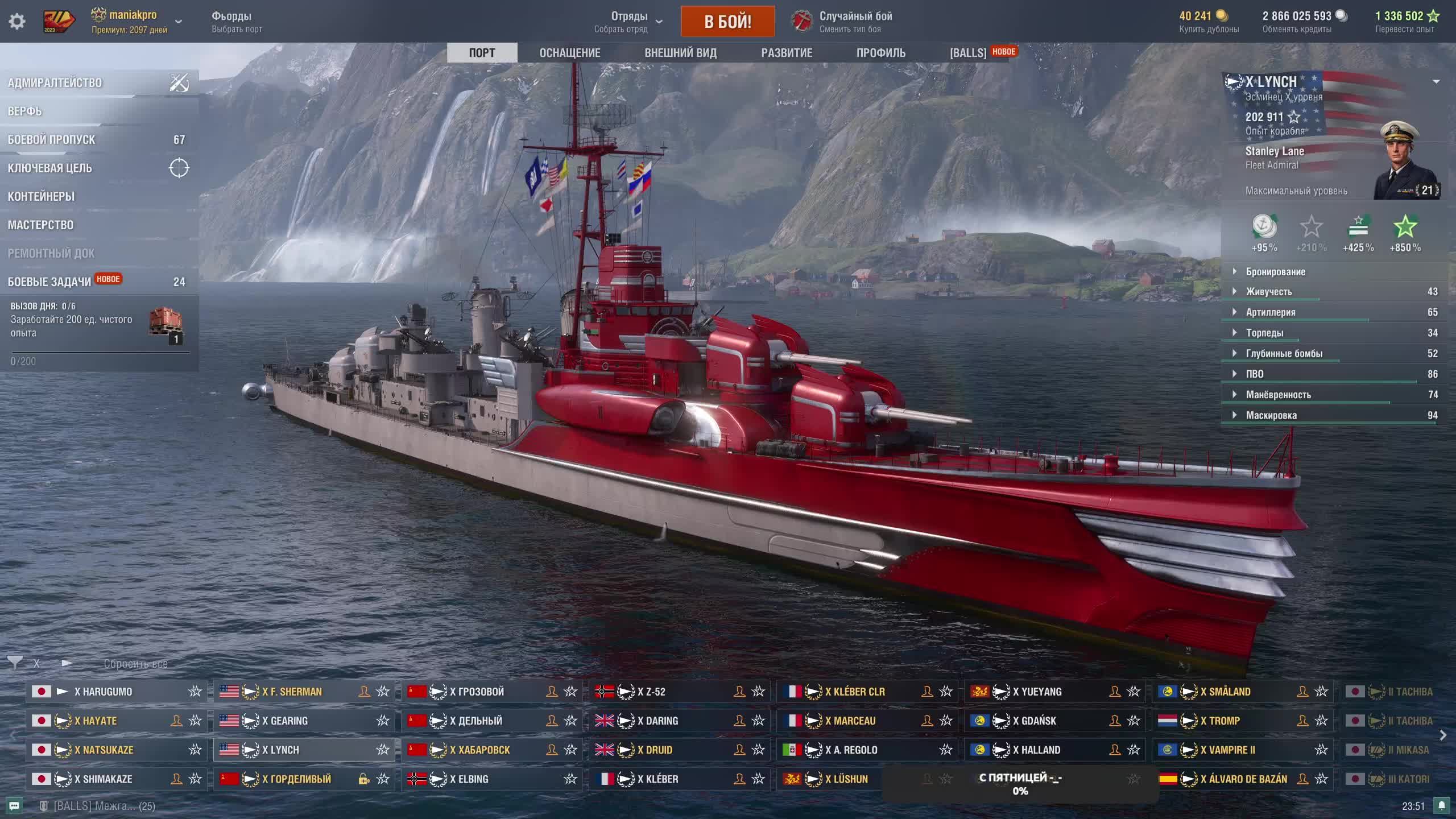Open the АДМИРАЛТЕЙСТВО menu entry
Image resolution: width=1456 pixels, height=819 pixels.
click(55, 83)
